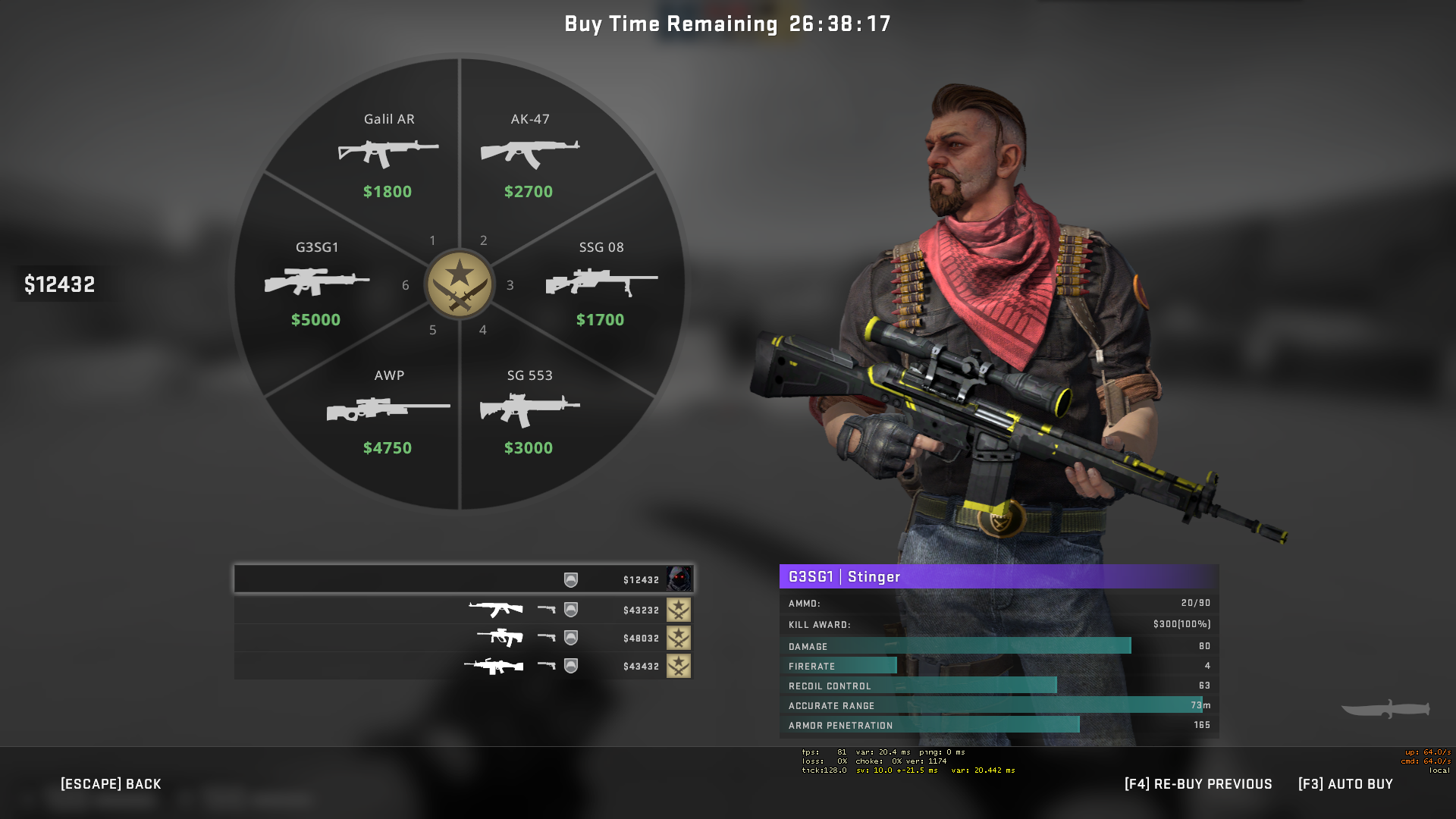Select the Galil AR rifle icon

point(388,152)
